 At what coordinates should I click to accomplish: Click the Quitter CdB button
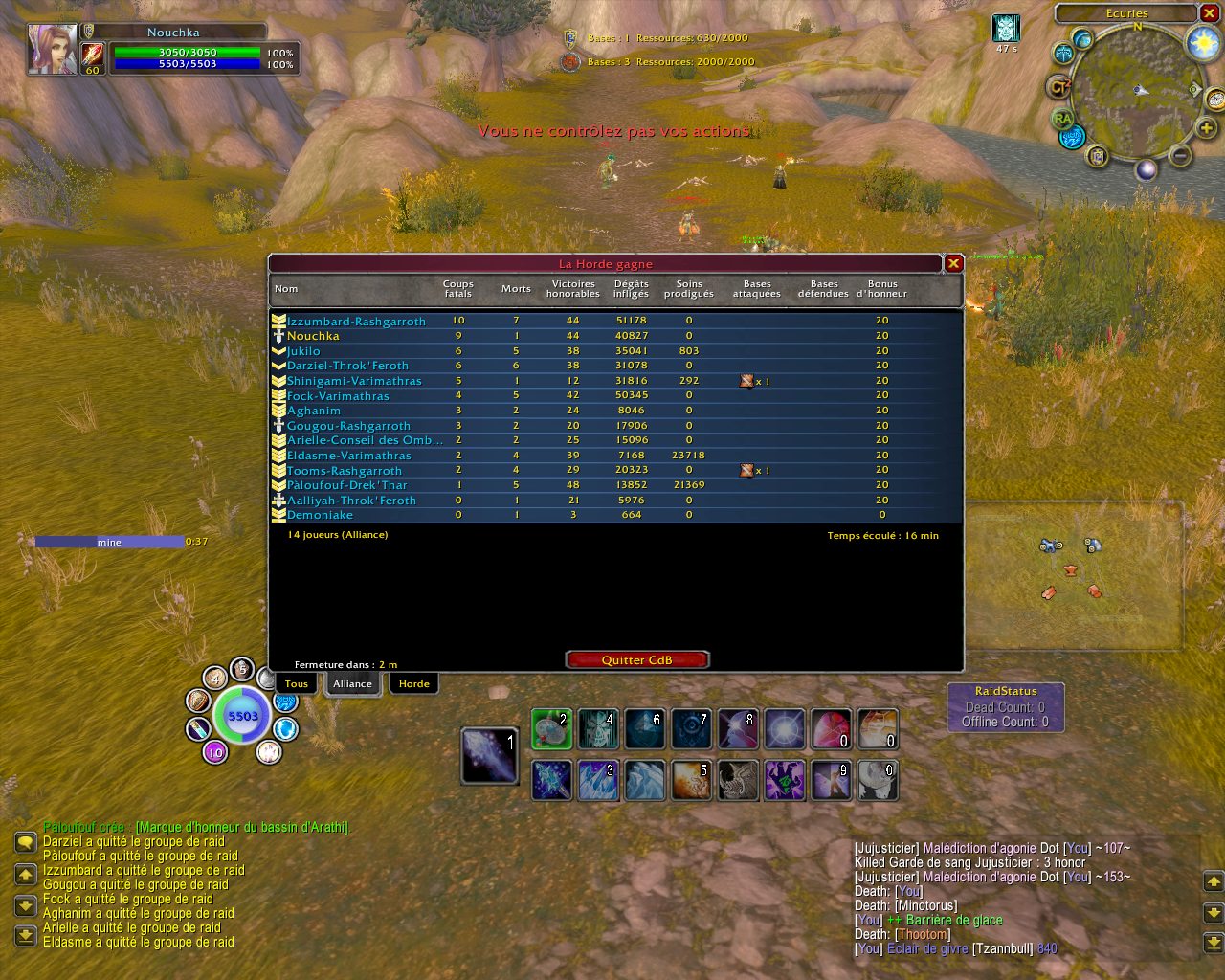(x=636, y=659)
